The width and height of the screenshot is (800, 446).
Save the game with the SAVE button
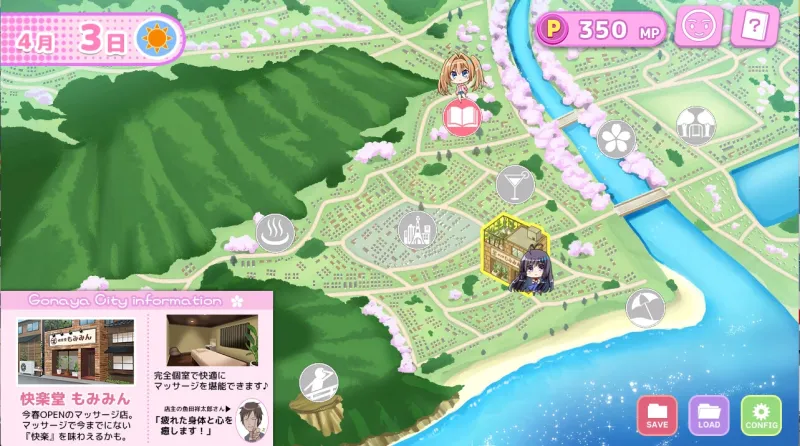[657, 414]
